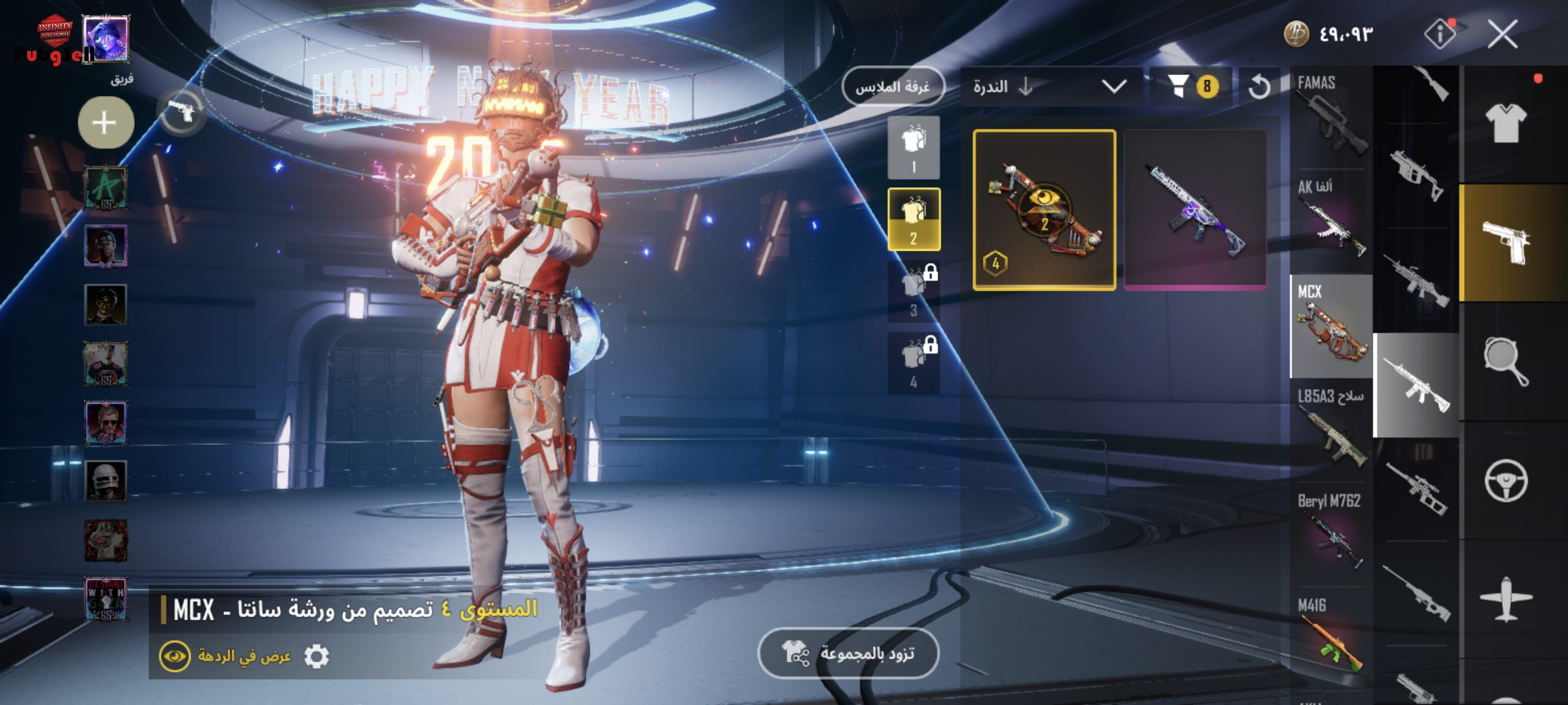The height and width of the screenshot is (705, 1568).
Task: Open the filter with 8 badge
Action: 1191,86
